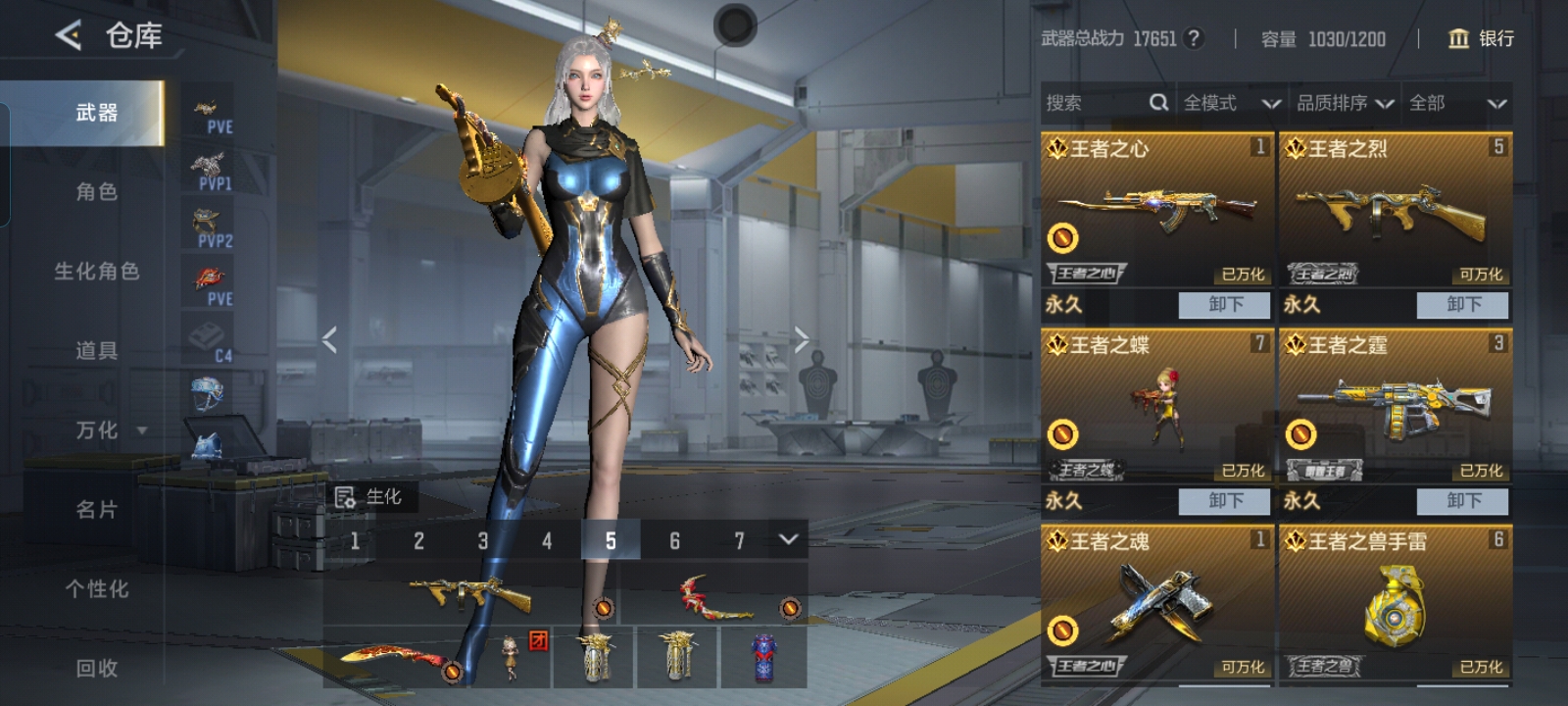This screenshot has height=706, width=1568.
Task: Switch to the 个性化 tab
Action: [x=96, y=589]
